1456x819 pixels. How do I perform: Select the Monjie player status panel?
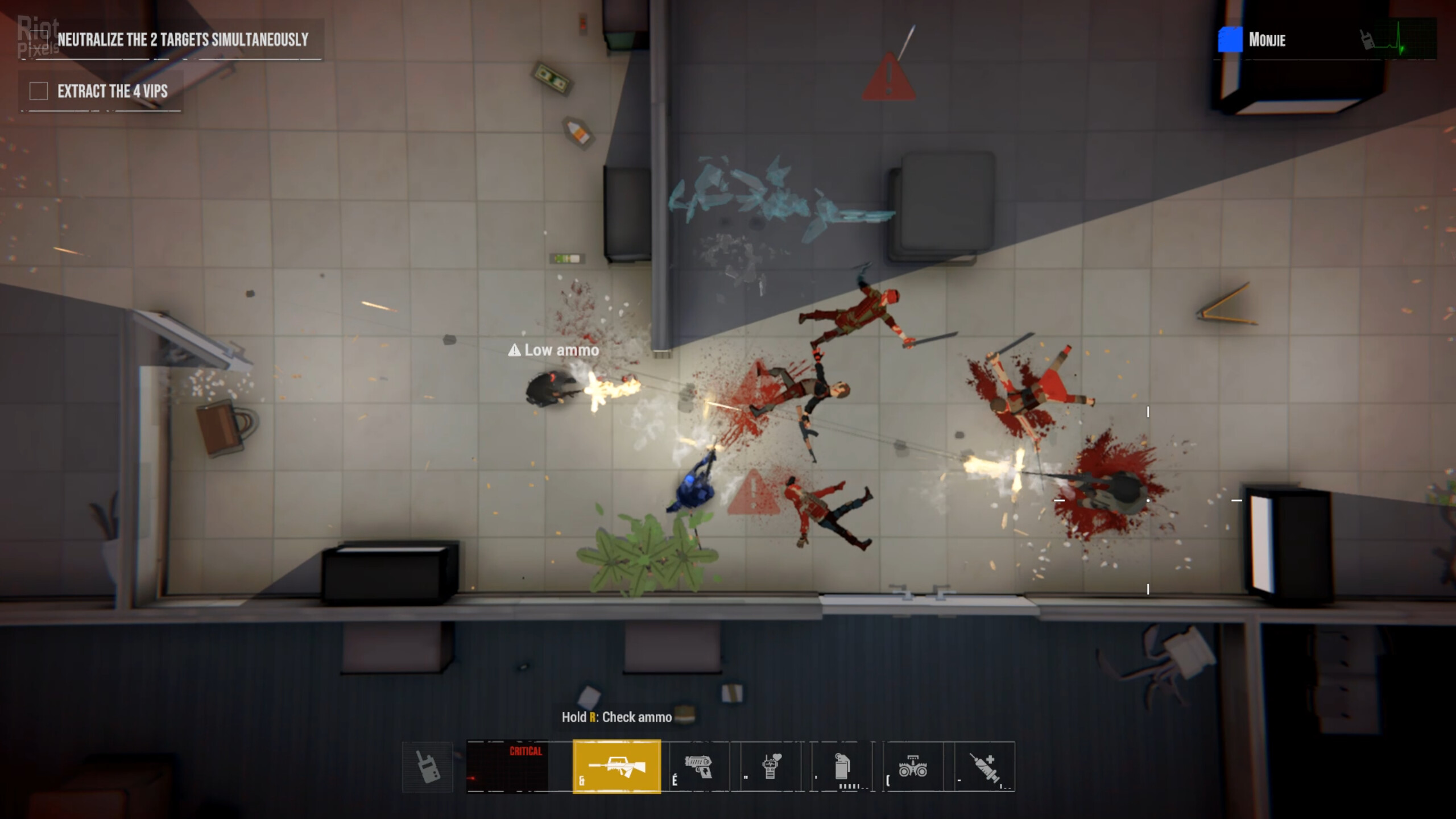(1325, 40)
